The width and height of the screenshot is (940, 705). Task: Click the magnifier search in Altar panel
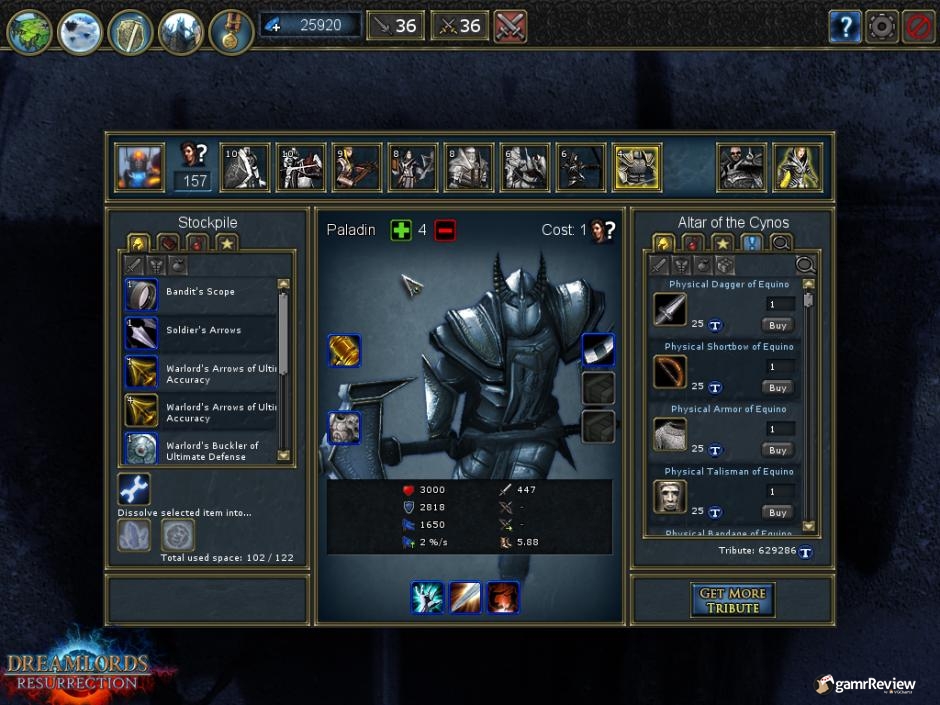click(x=805, y=264)
